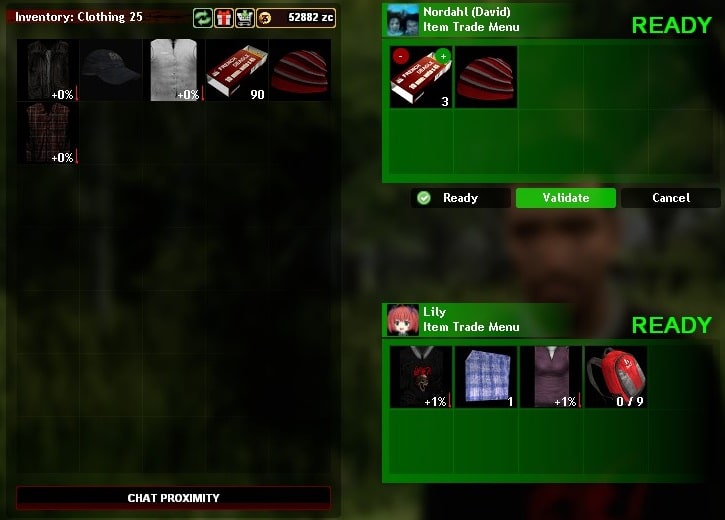Image resolution: width=725 pixels, height=520 pixels.
Task: Select the red striped beanie in the trade offer
Action: click(x=486, y=77)
